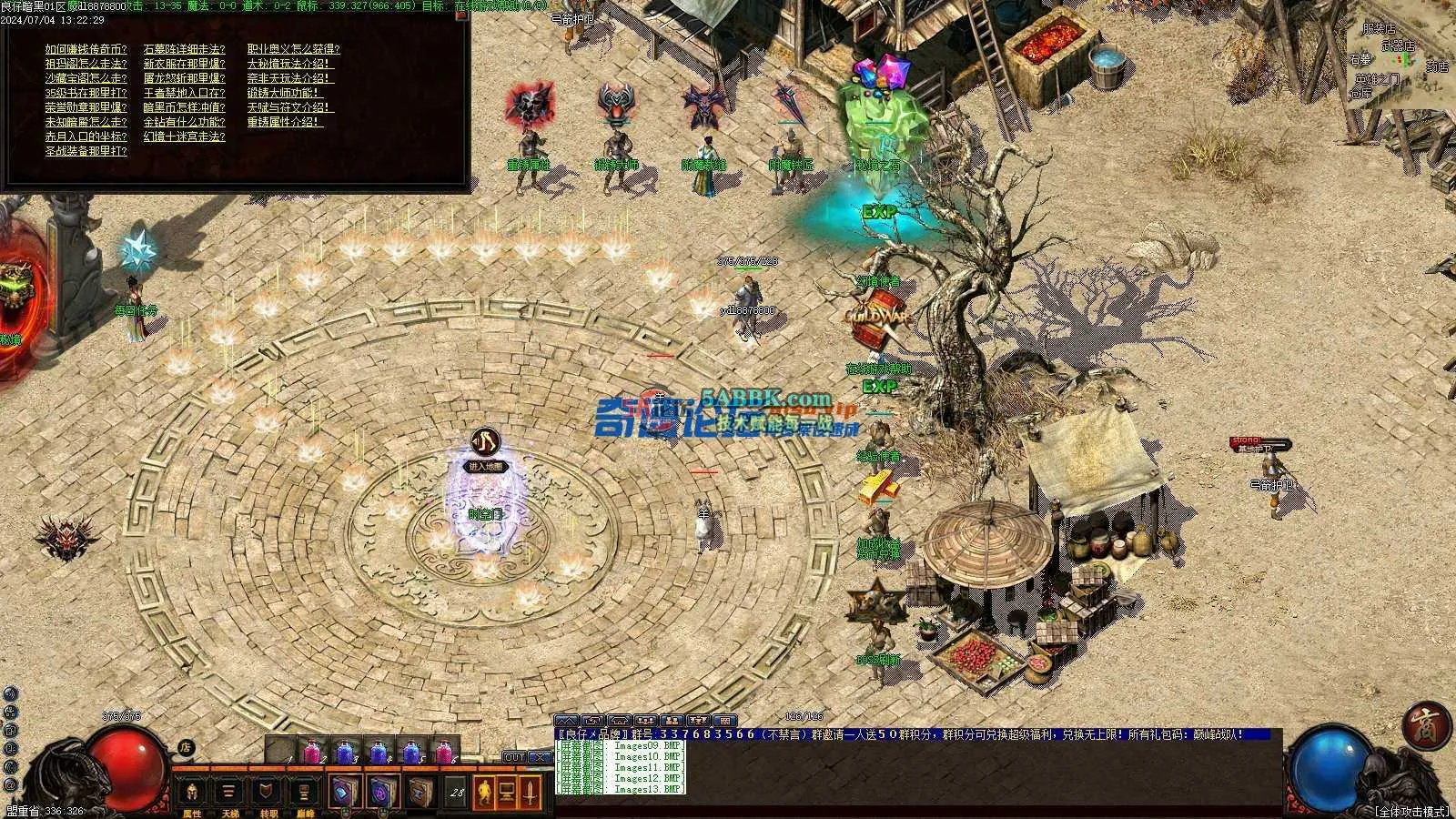Open the 商 store button
Screen dimensions: 1456x819
1421,724
